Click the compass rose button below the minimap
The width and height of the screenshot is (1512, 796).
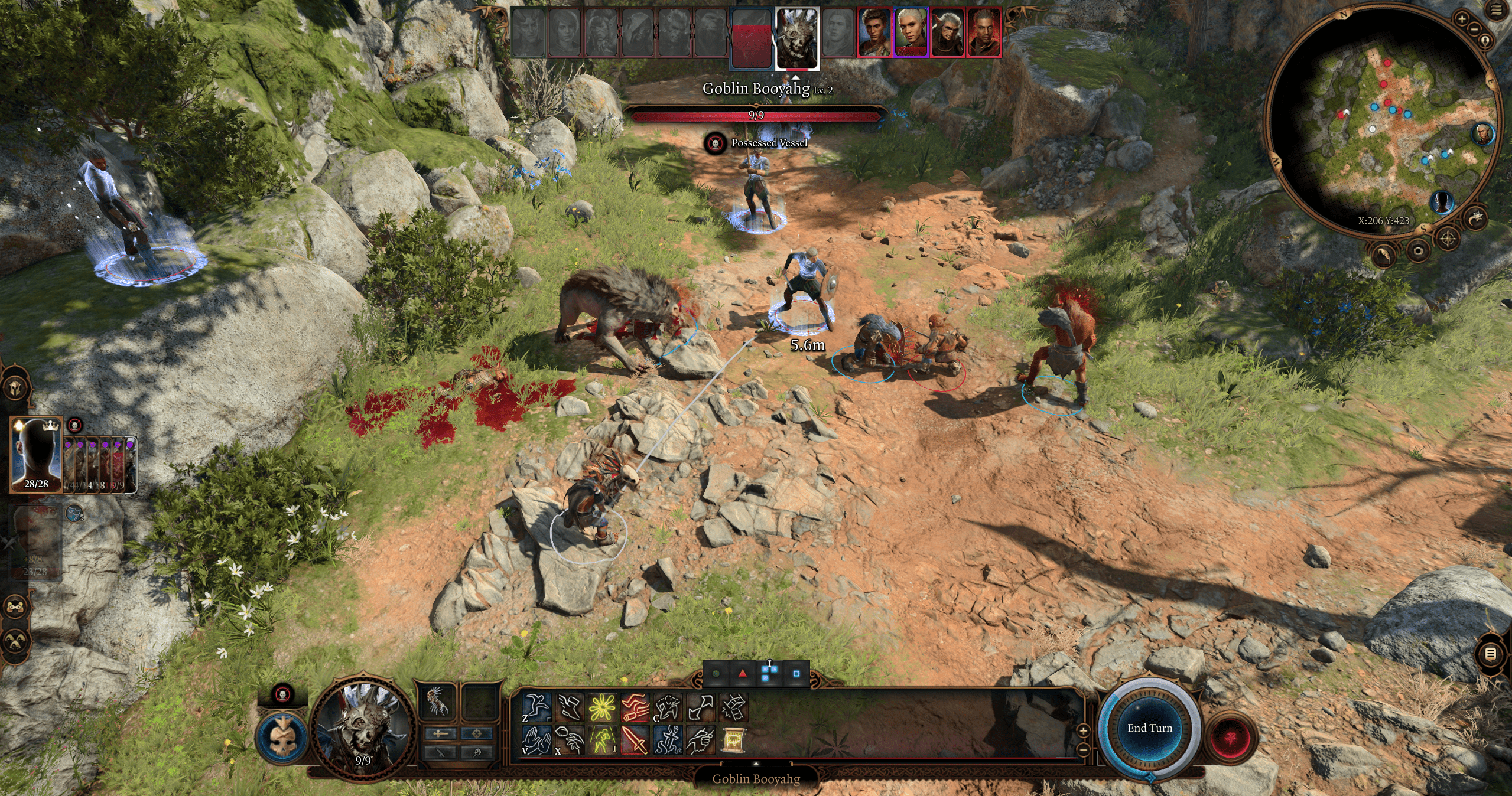1448,239
